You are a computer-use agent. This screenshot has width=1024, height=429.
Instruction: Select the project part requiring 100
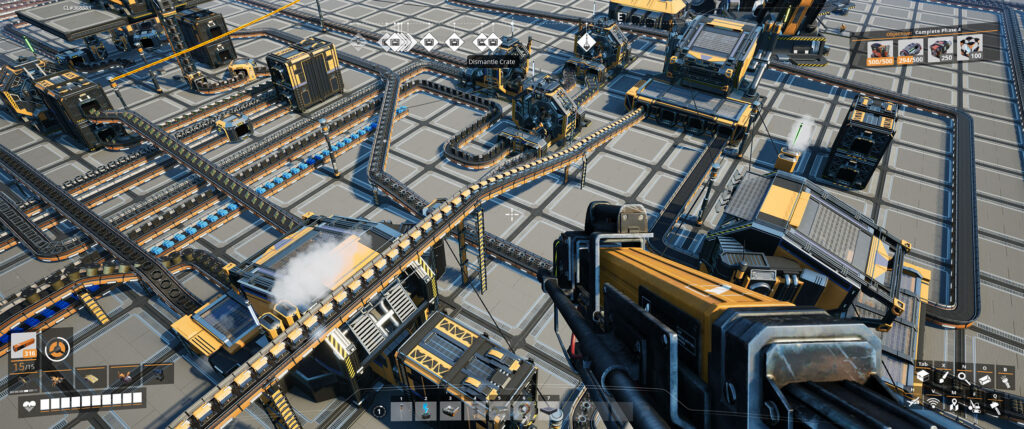969,49
